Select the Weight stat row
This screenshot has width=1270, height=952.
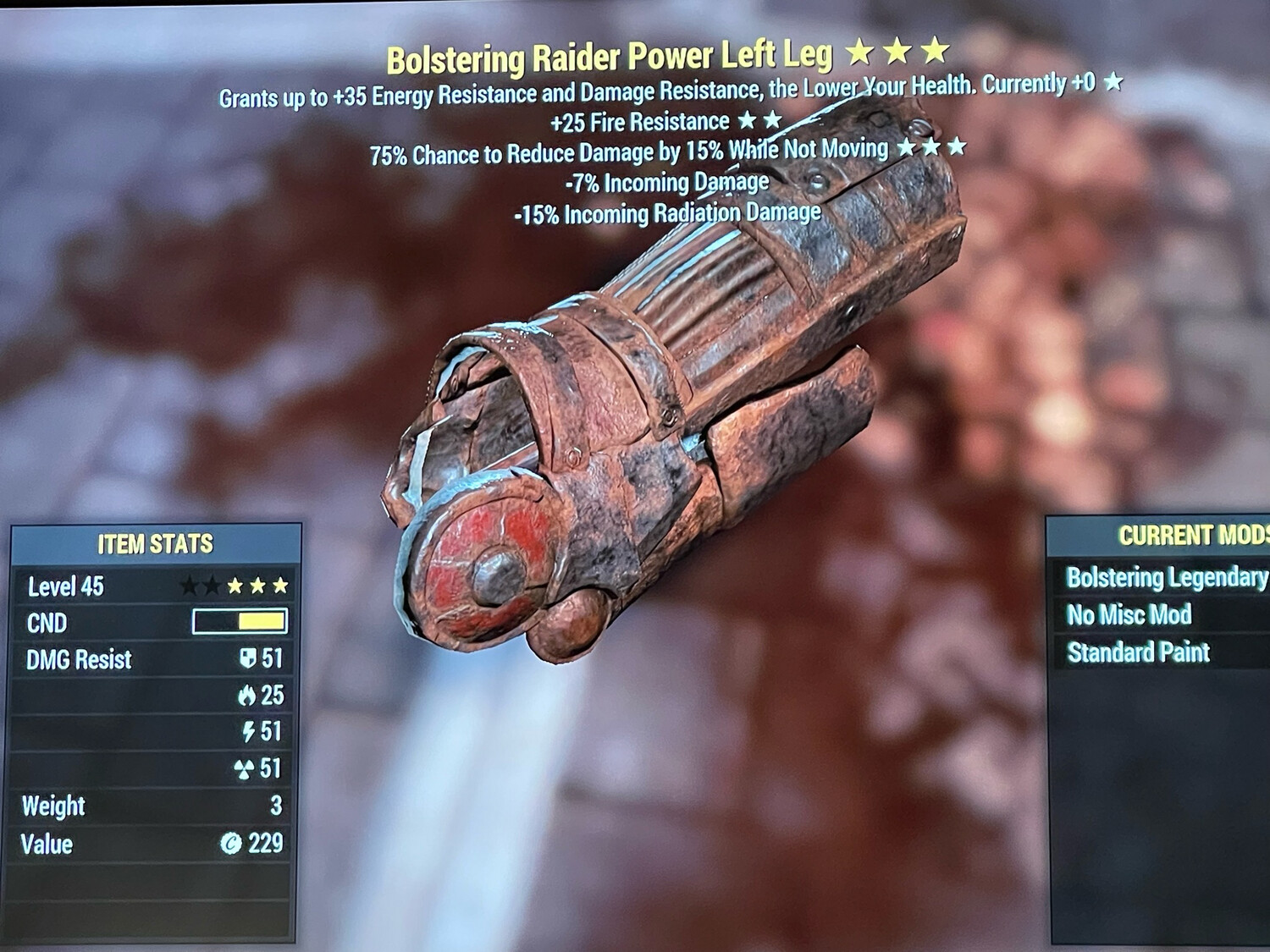(x=53, y=806)
